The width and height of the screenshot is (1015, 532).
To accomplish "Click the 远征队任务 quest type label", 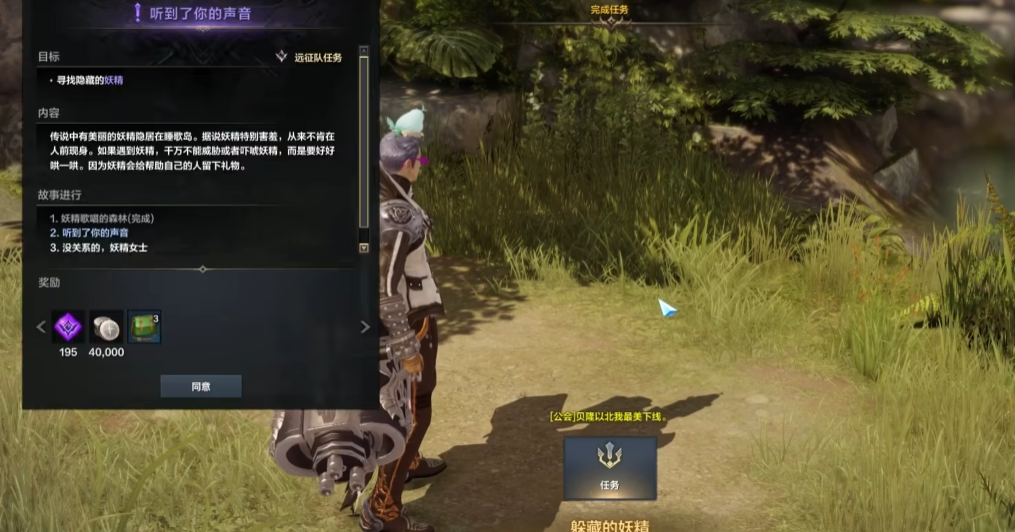I will pyautogui.click(x=317, y=58).
